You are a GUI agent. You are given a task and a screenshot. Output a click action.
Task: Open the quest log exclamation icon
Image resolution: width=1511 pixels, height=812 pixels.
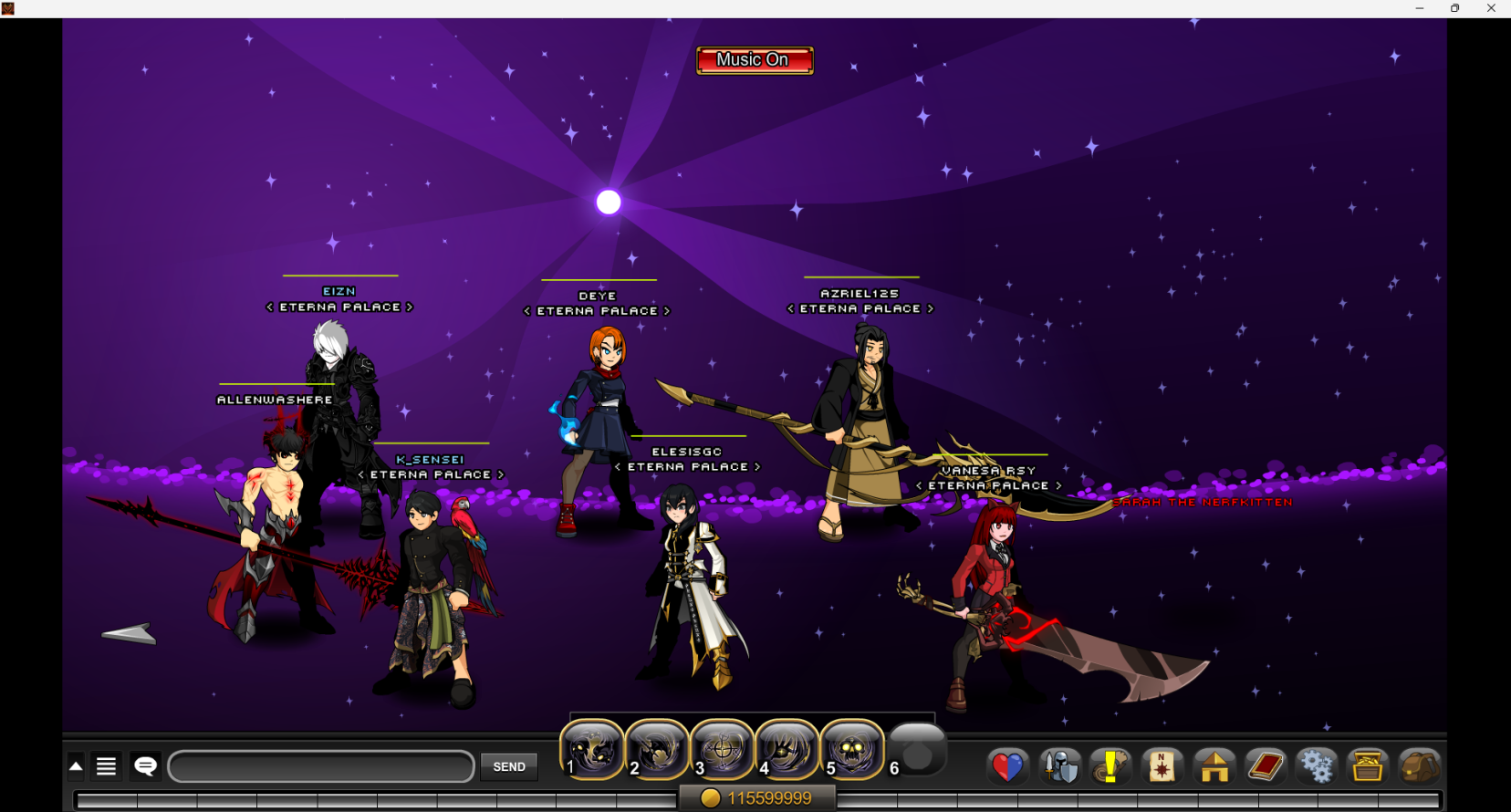tap(1110, 766)
